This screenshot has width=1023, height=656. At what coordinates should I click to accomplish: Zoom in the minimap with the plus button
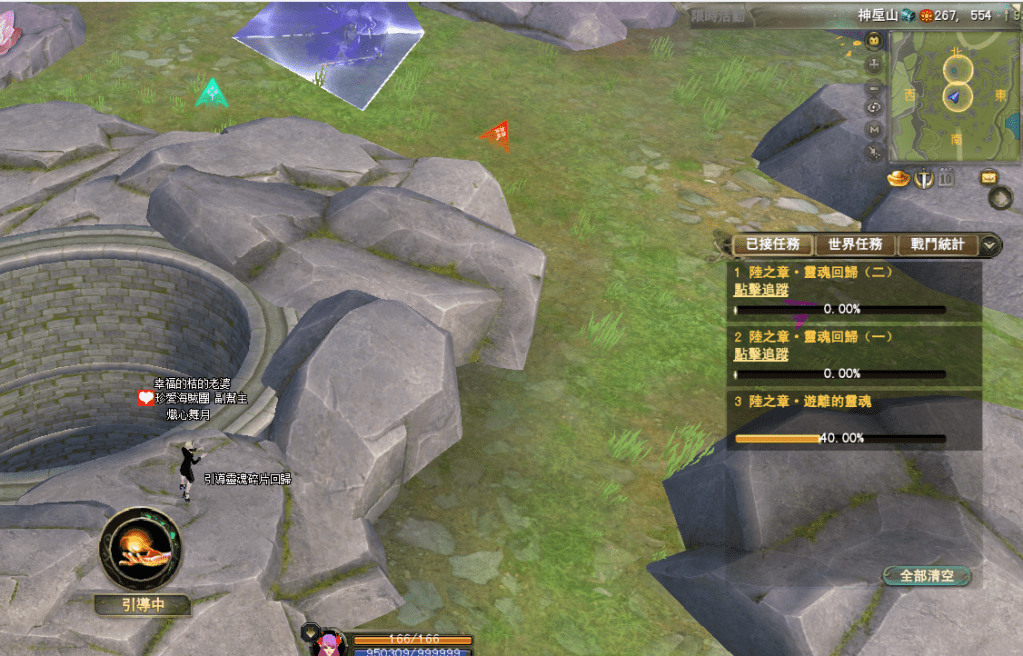point(874,63)
